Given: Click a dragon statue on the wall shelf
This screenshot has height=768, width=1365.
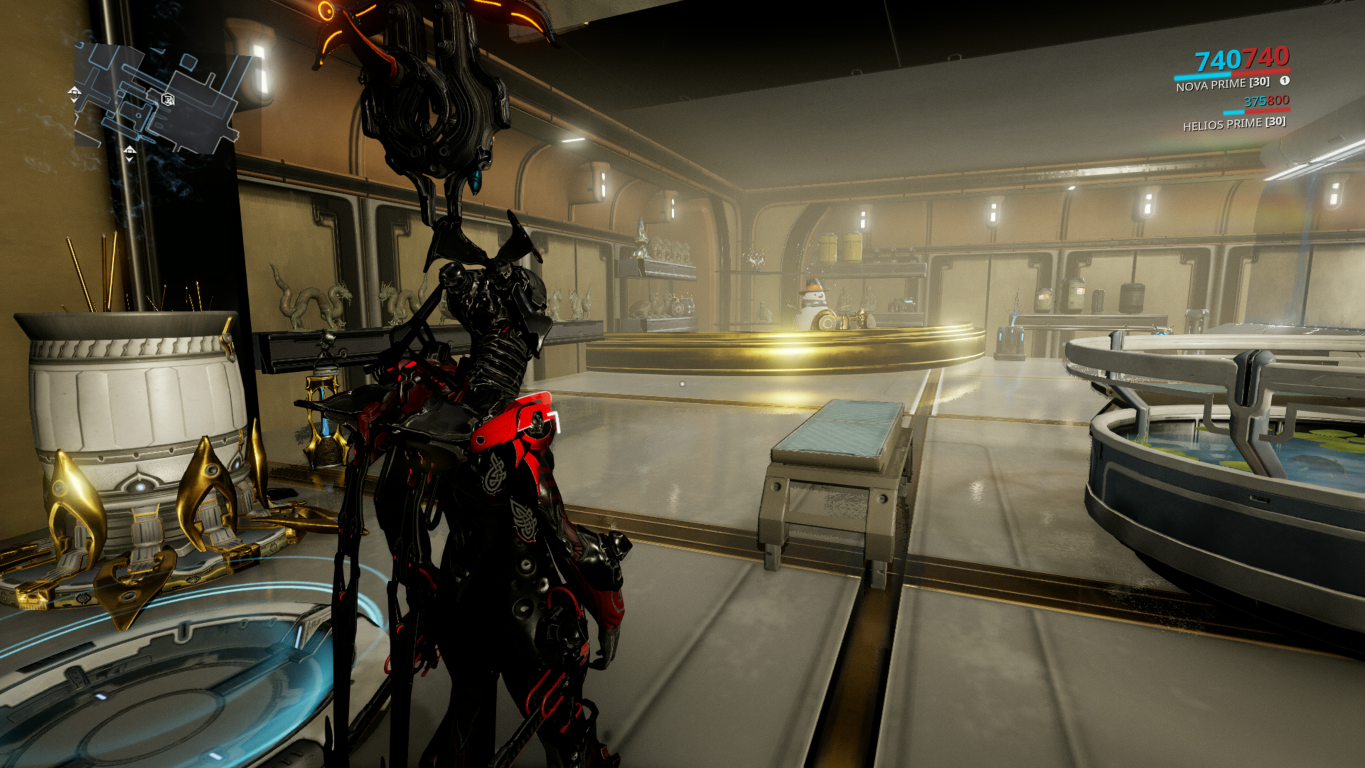Looking at the screenshot, I should point(310,300).
